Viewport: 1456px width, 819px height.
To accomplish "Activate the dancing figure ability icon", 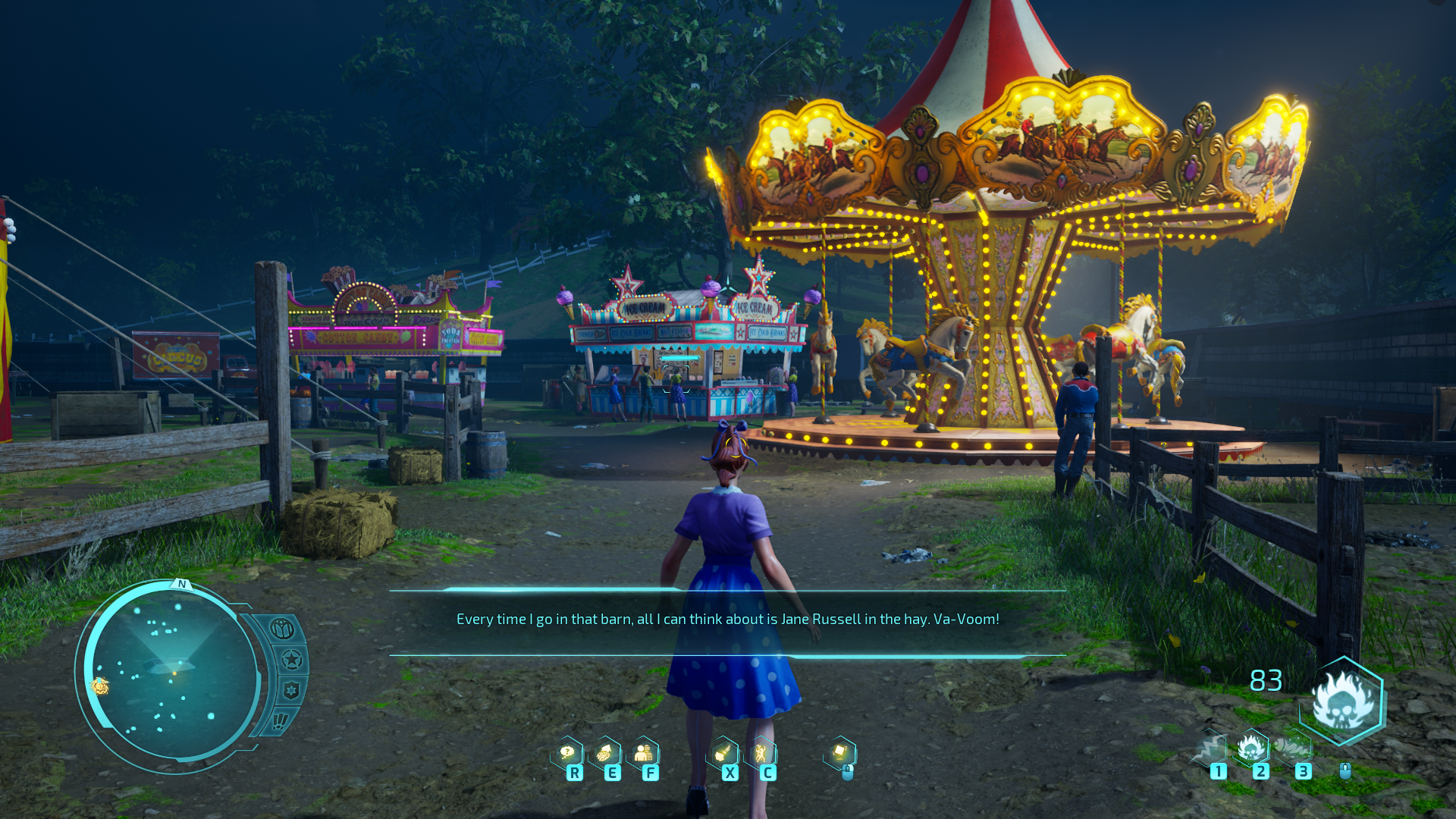I will (x=761, y=753).
